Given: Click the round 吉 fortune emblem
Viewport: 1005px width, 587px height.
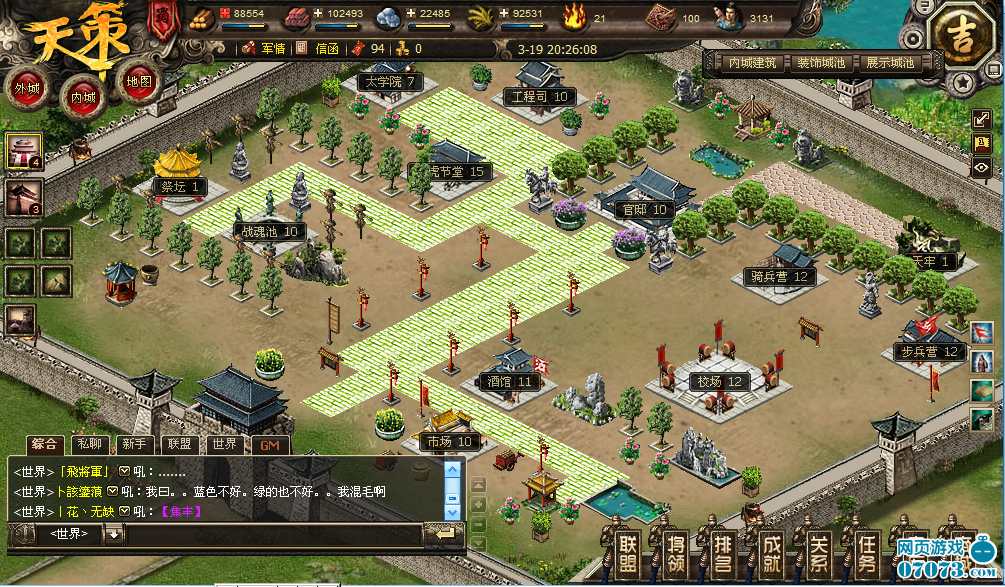Looking at the screenshot, I should point(959,38).
